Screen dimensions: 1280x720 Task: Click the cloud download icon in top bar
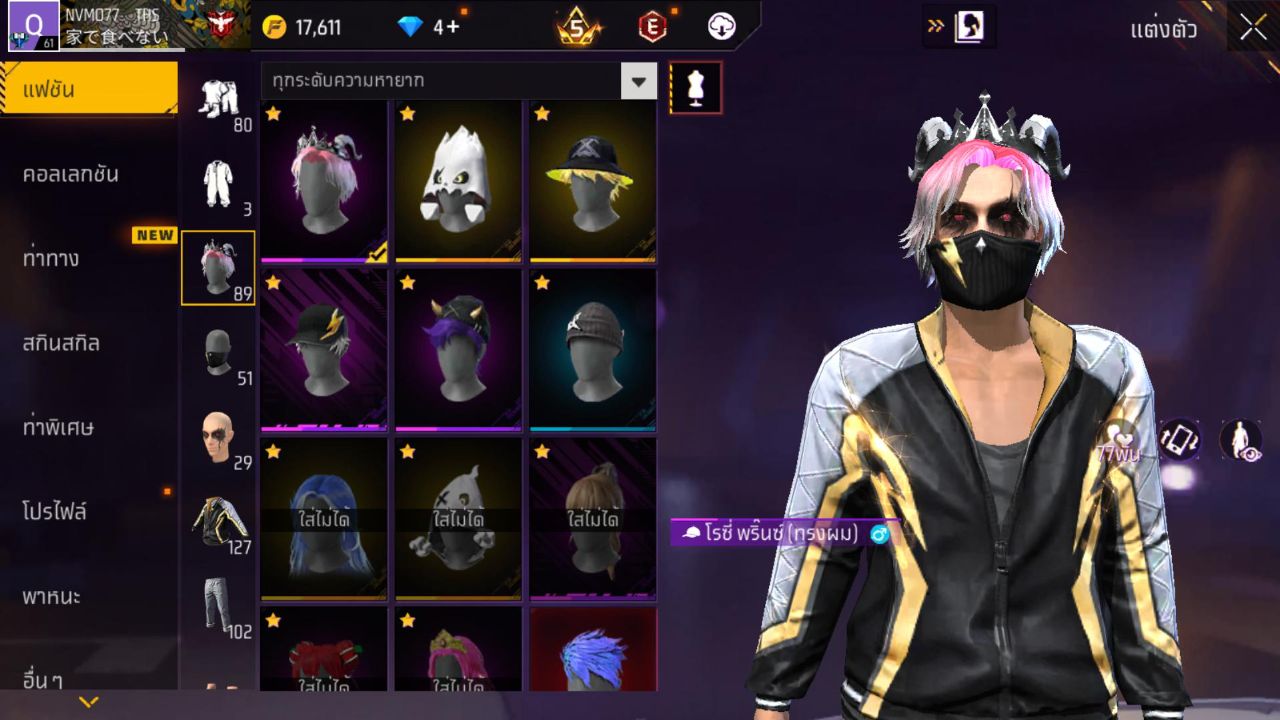[722, 28]
